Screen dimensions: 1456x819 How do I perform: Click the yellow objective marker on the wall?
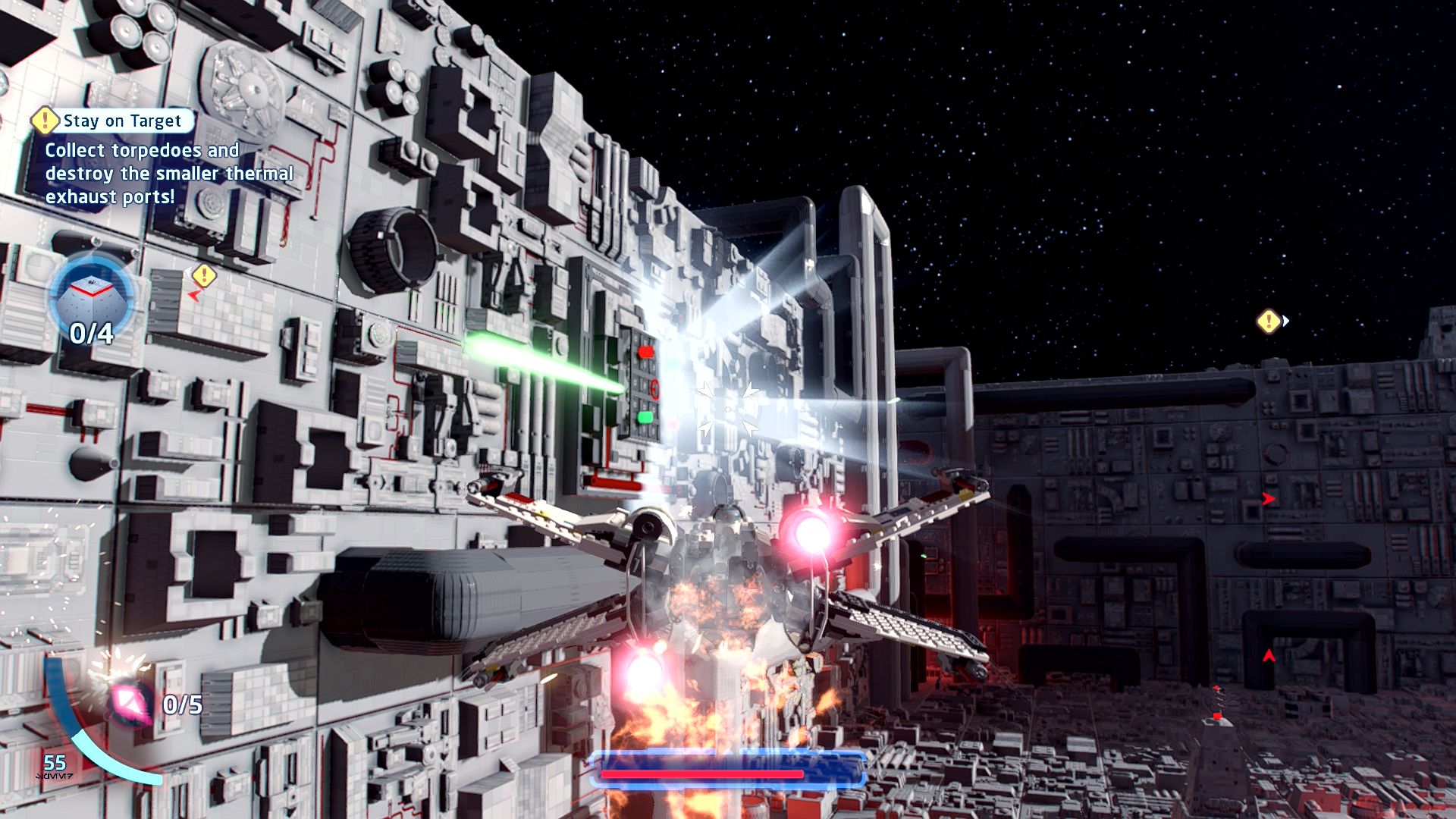point(203,275)
